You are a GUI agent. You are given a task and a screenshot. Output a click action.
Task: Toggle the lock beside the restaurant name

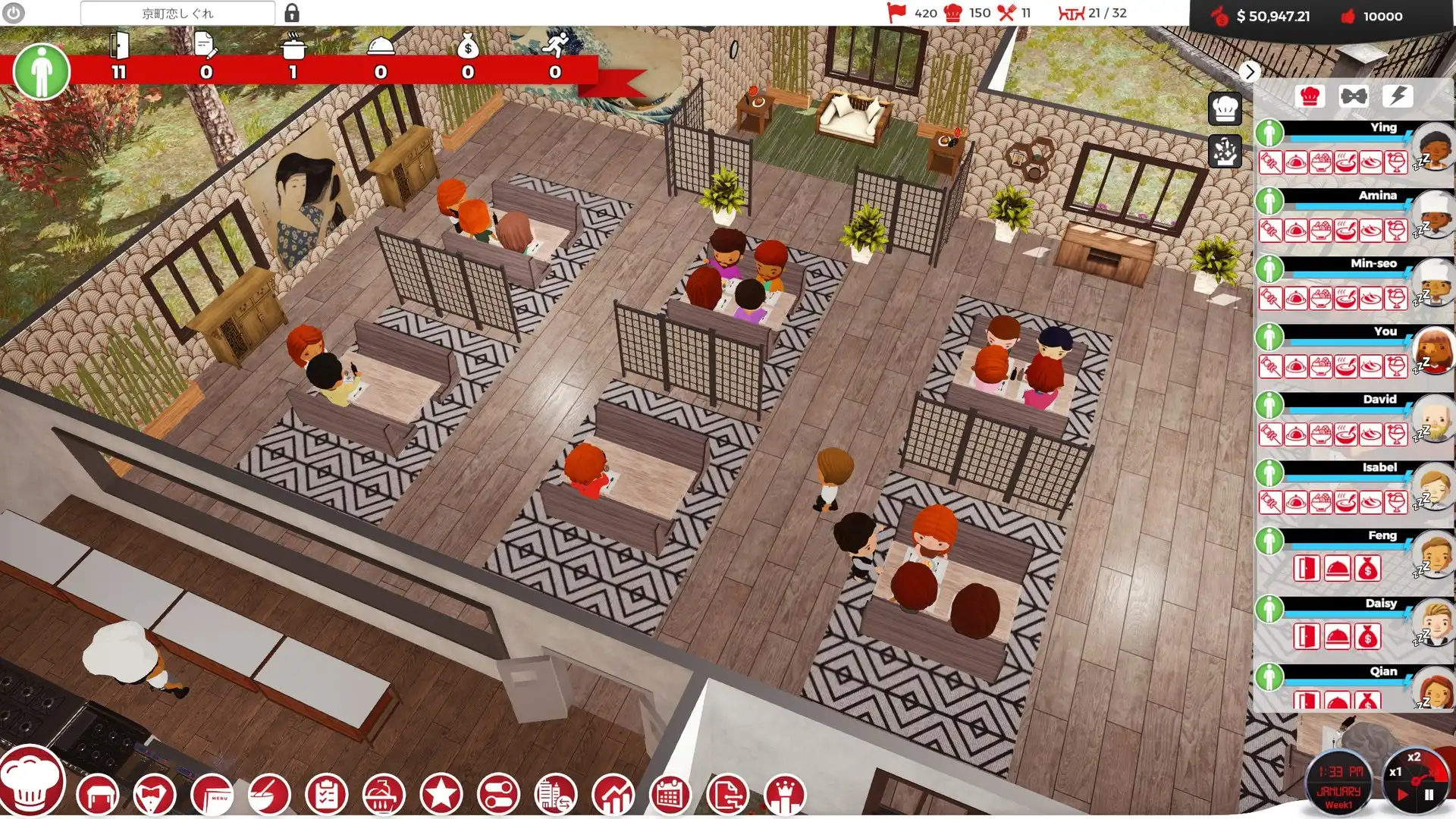291,12
